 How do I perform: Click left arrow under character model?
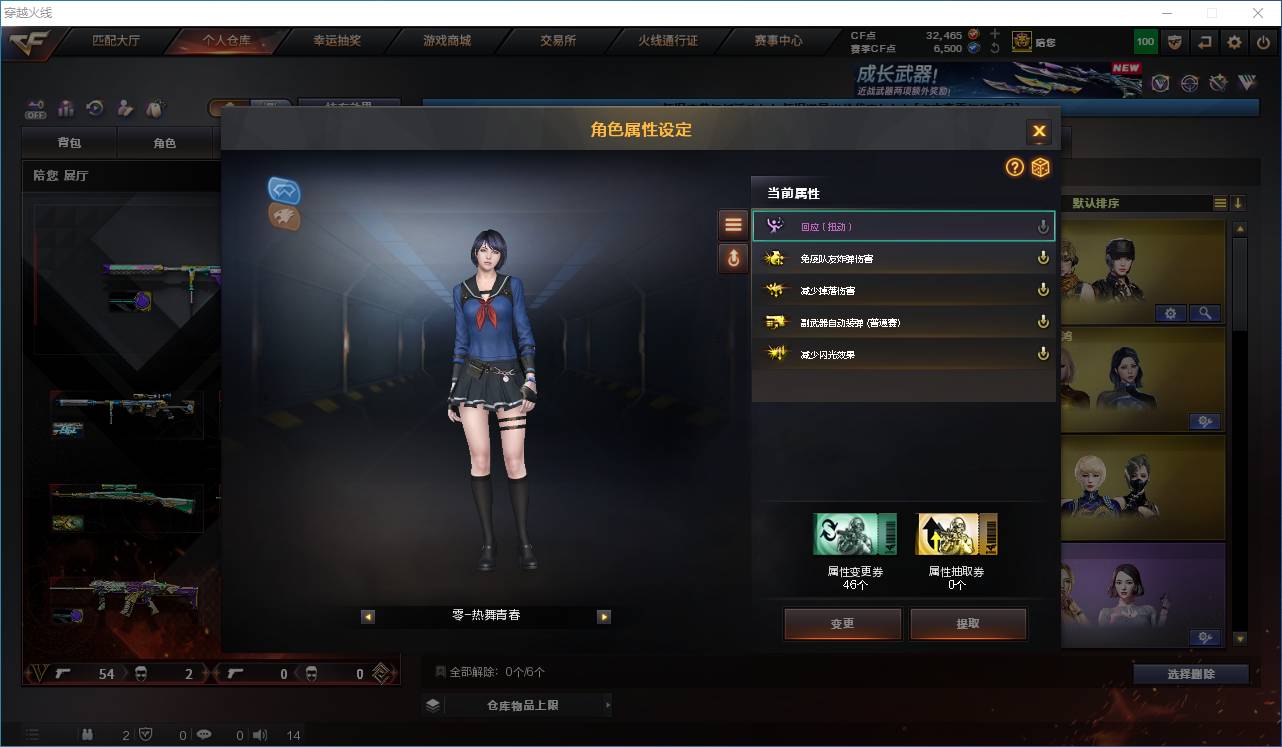pyautogui.click(x=368, y=617)
